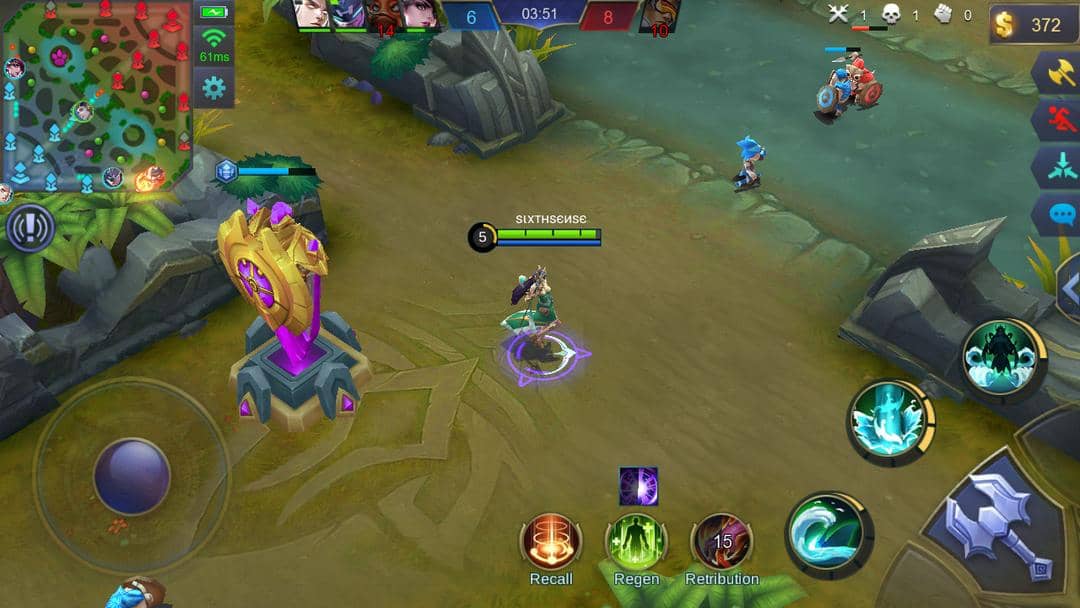Screen dimensions: 1080x608
Task: Open the settings gear menu
Action: 213,88
